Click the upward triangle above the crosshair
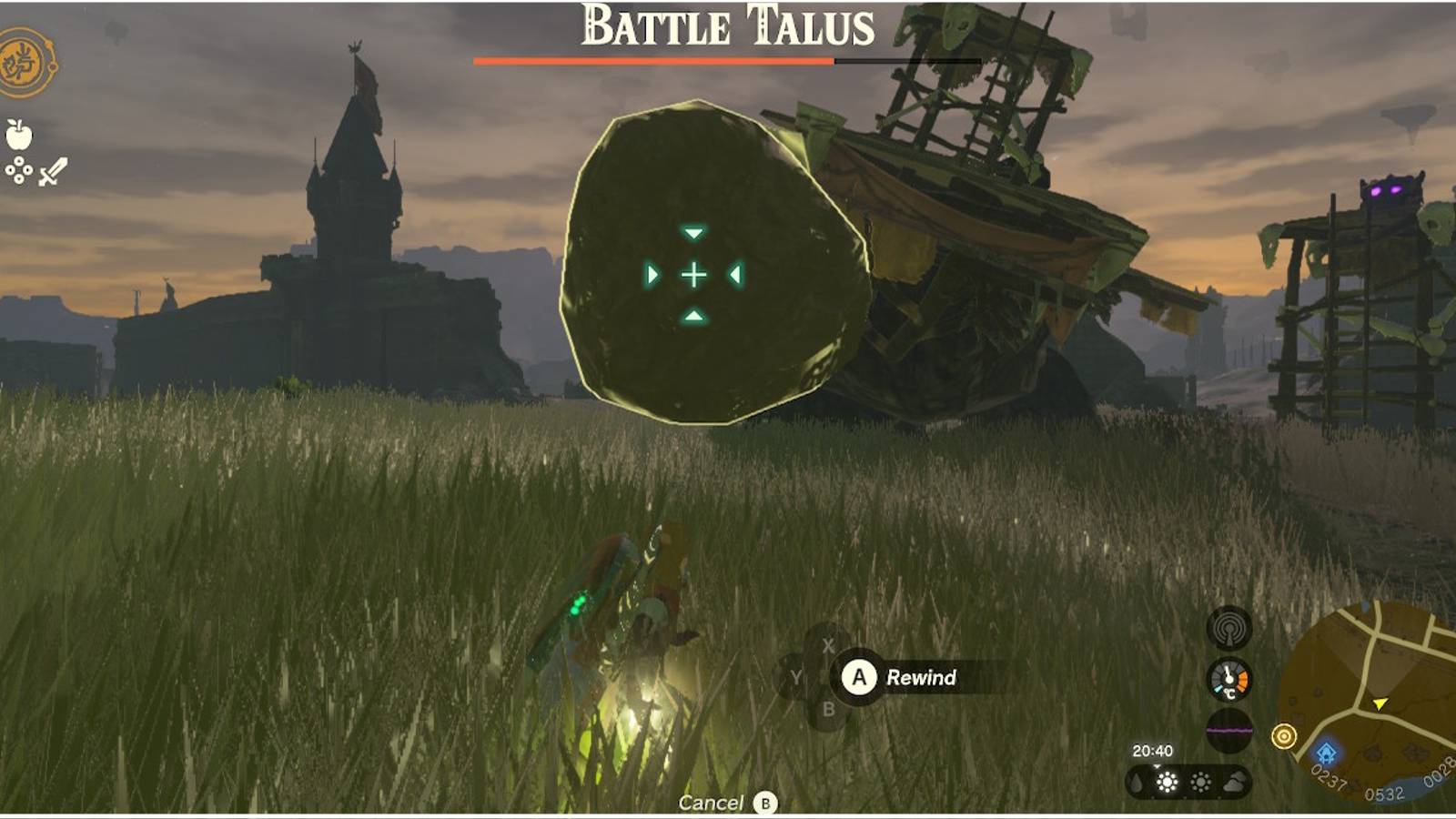The height and width of the screenshot is (819, 1456). click(694, 234)
